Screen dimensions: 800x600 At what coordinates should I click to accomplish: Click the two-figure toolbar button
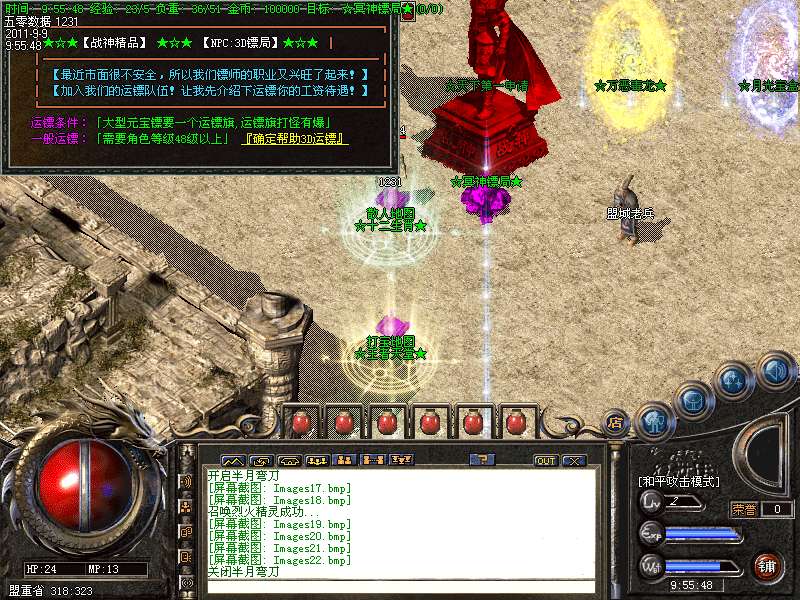click(344, 460)
